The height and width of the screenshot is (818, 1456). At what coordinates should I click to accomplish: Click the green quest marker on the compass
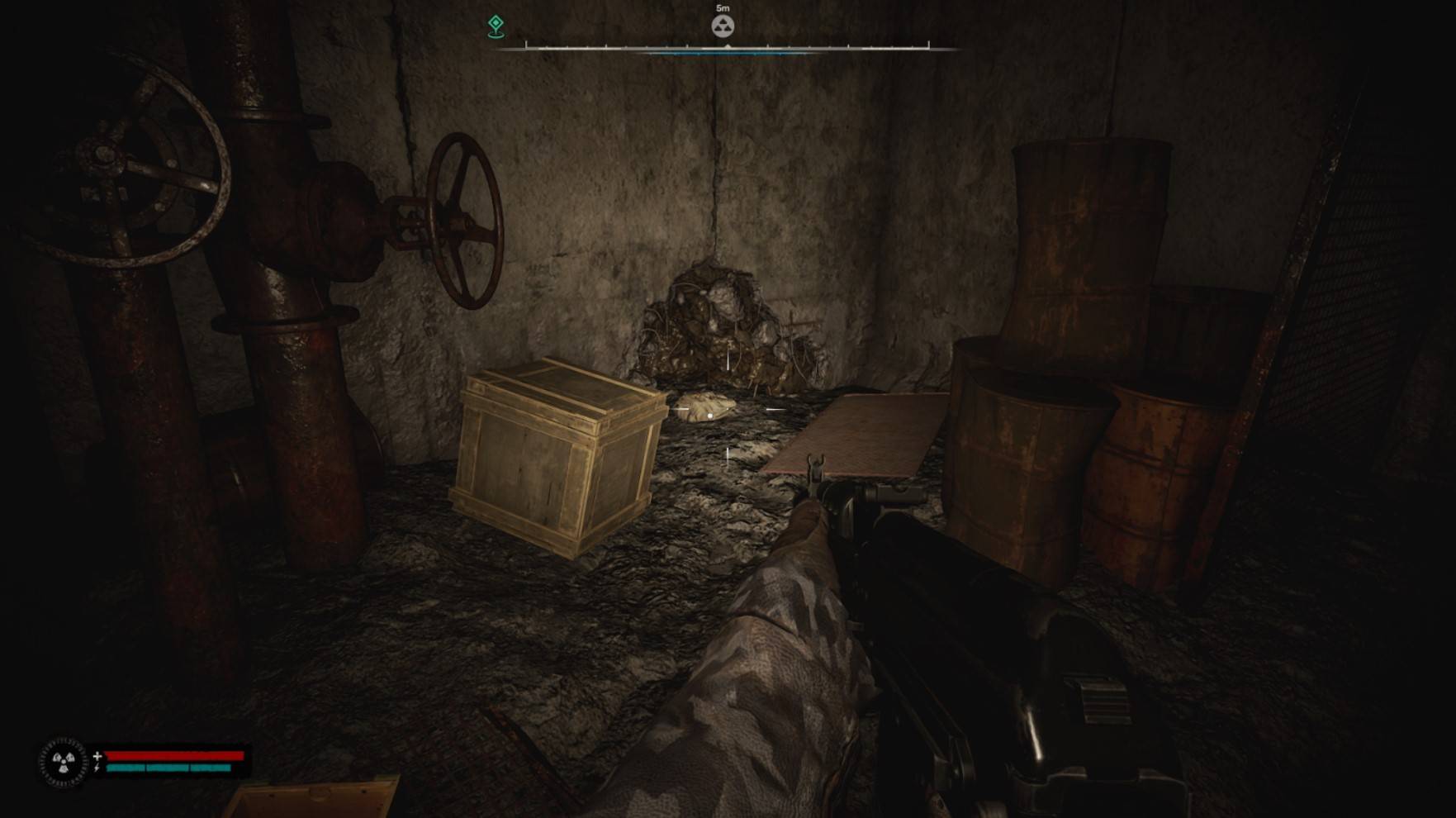tap(496, 25)
